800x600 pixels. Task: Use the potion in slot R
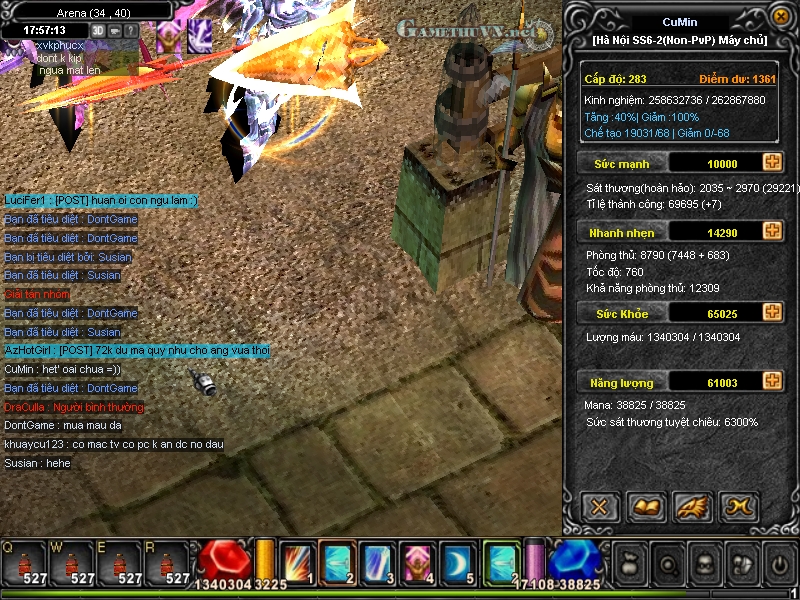[x=167, y=565]
